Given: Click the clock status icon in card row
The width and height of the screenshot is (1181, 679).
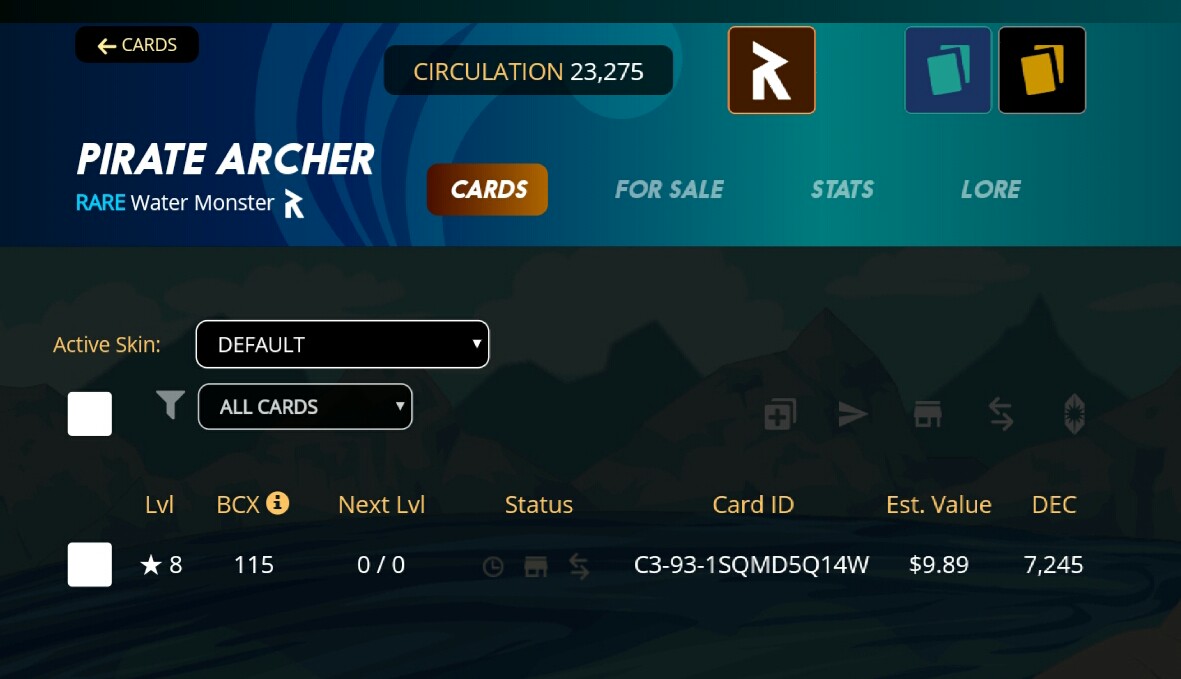Looking at the screenshot, I should click(x=493, y=567).
